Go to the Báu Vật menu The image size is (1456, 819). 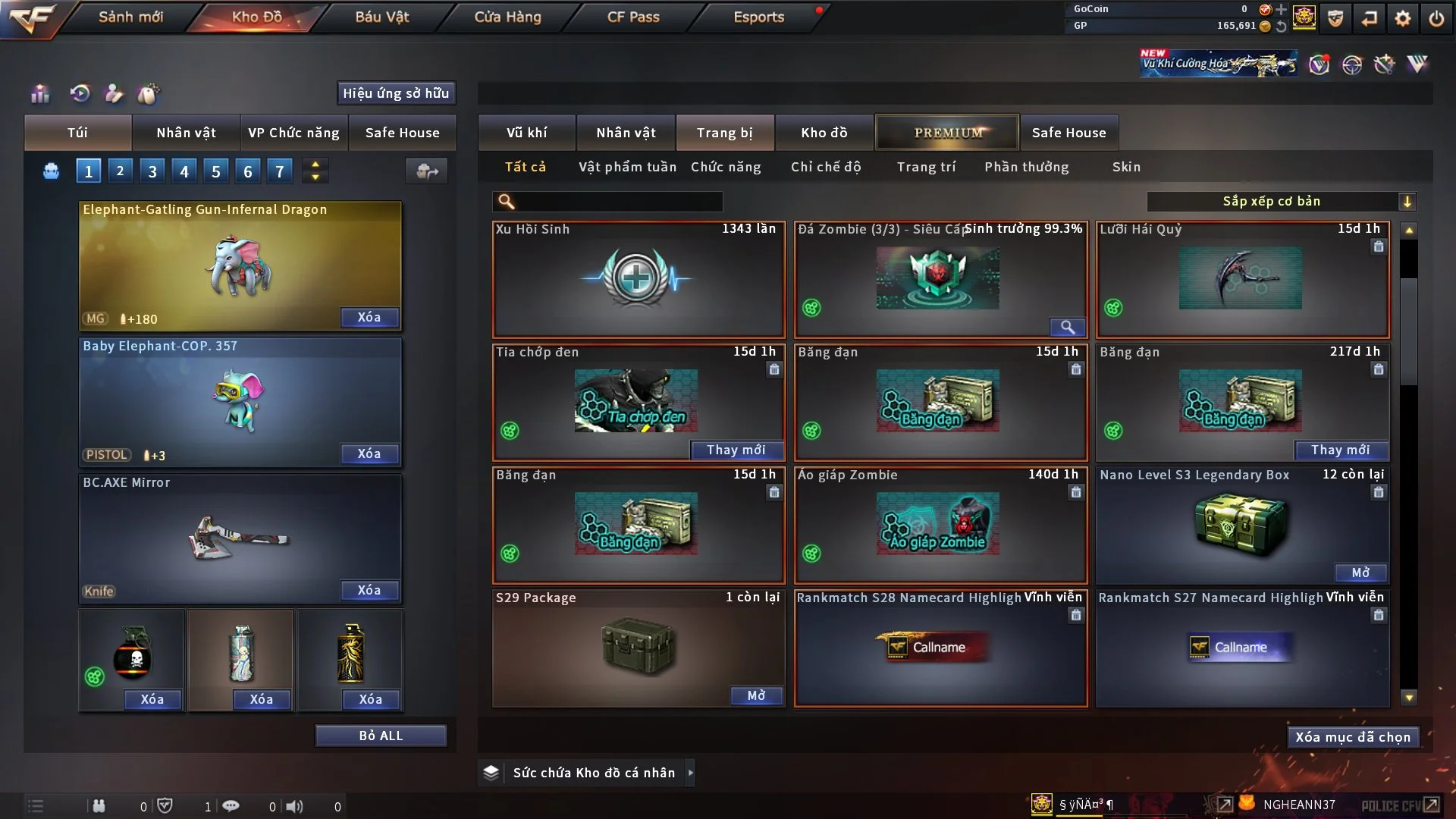click(381, 17)
